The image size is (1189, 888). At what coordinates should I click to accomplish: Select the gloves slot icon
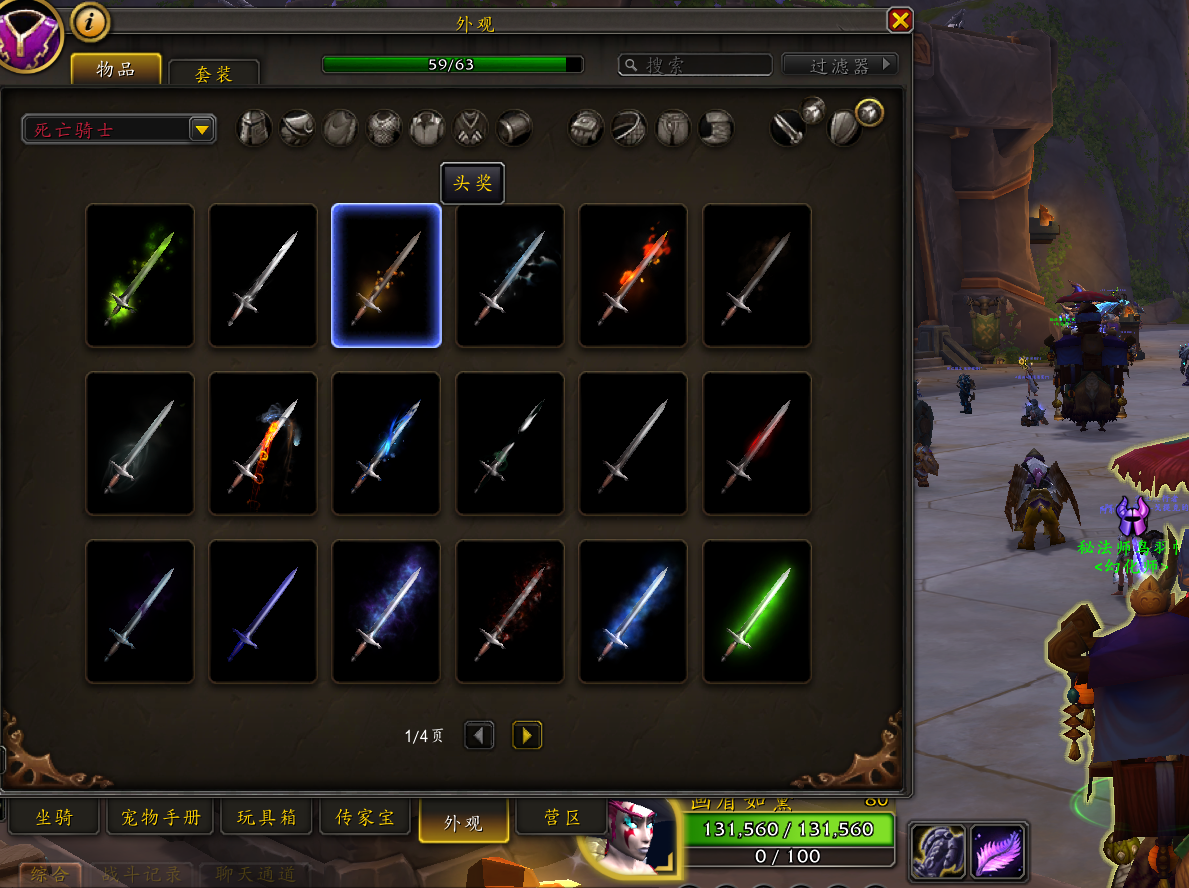(586, 128)
